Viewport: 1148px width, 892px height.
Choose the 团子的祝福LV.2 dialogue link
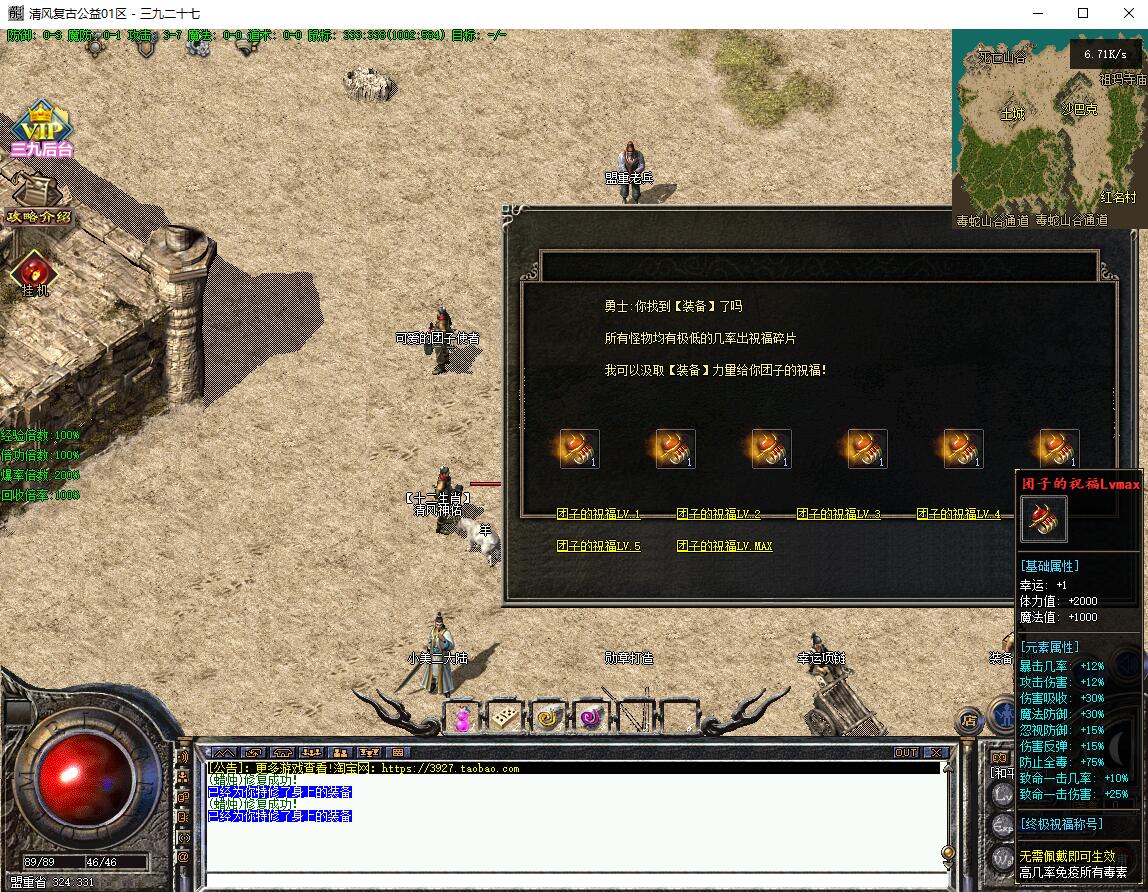pyautogui.click(x=718, y=514)
